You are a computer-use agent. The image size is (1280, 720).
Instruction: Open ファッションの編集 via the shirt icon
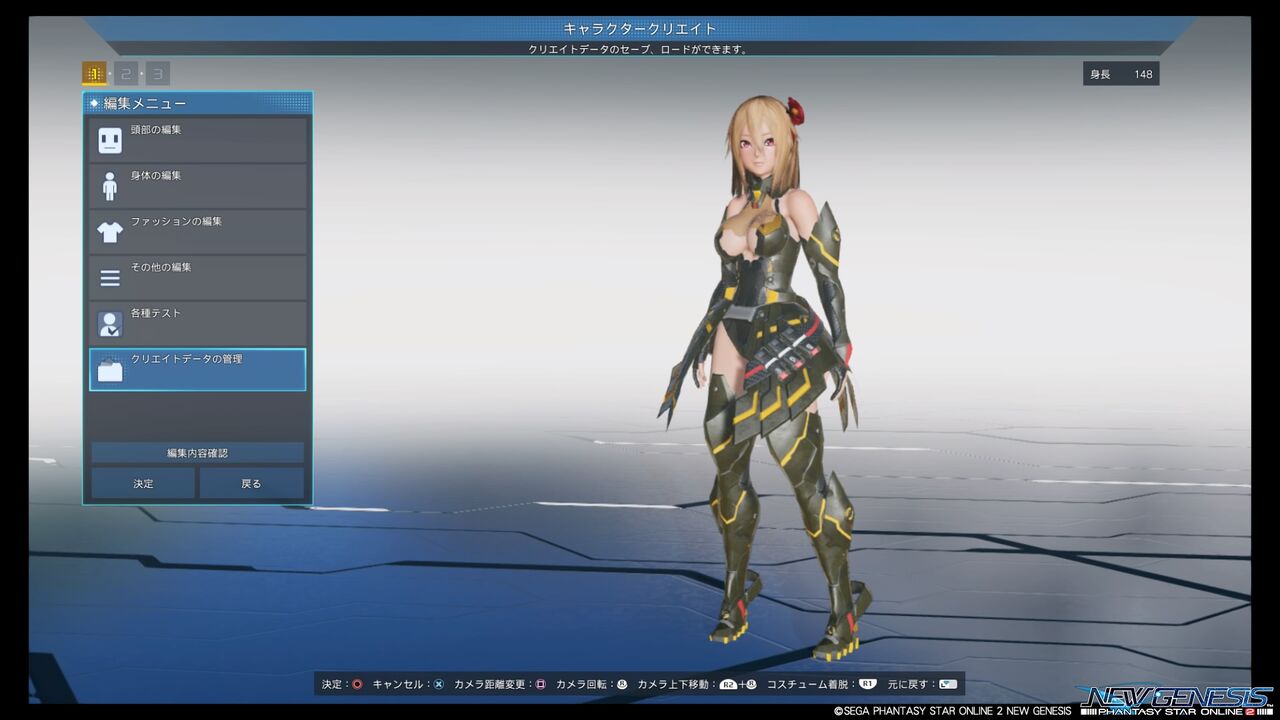pos(110,231)
